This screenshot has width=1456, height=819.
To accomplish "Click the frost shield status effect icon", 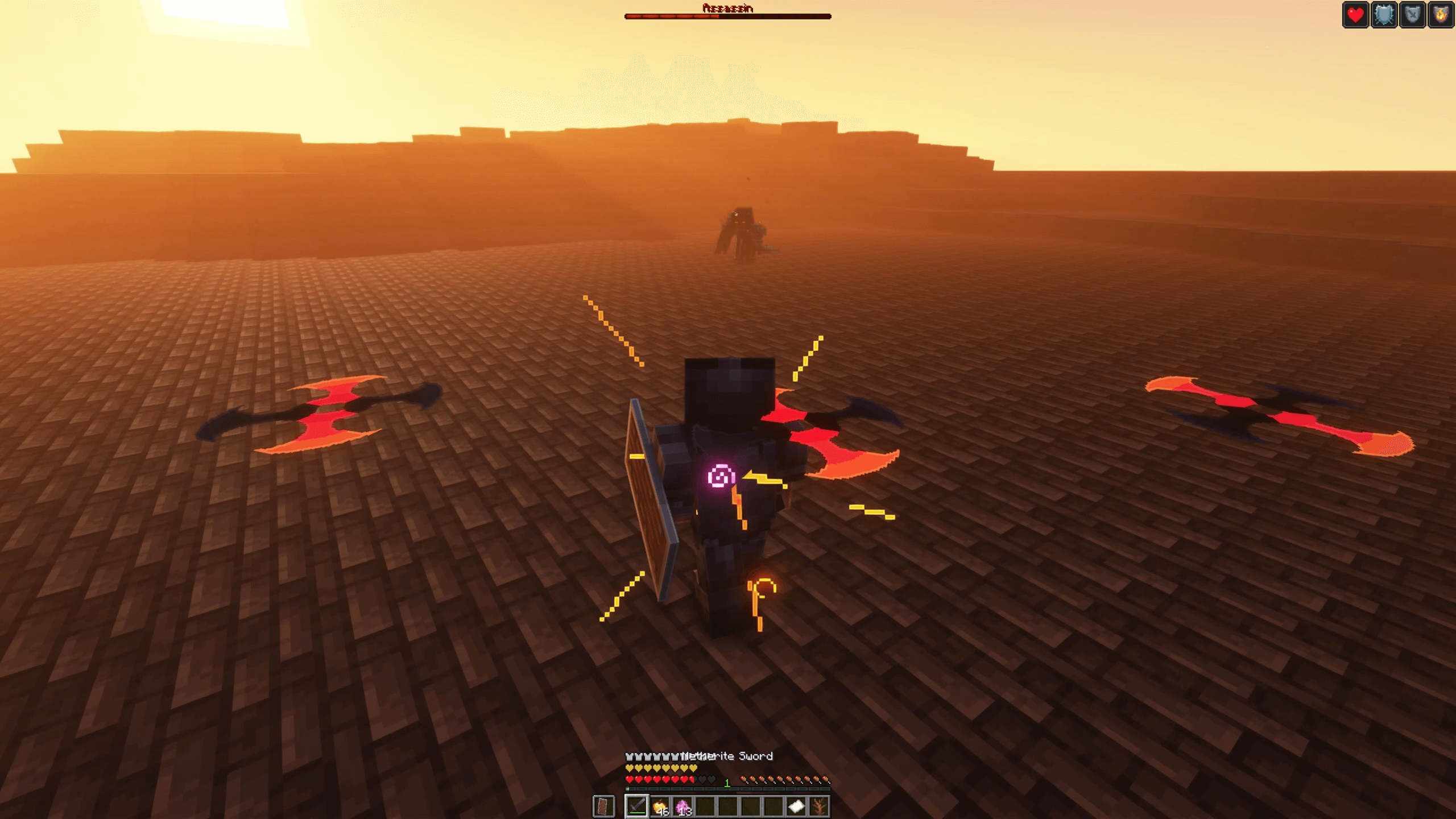I will point(1384,15).
